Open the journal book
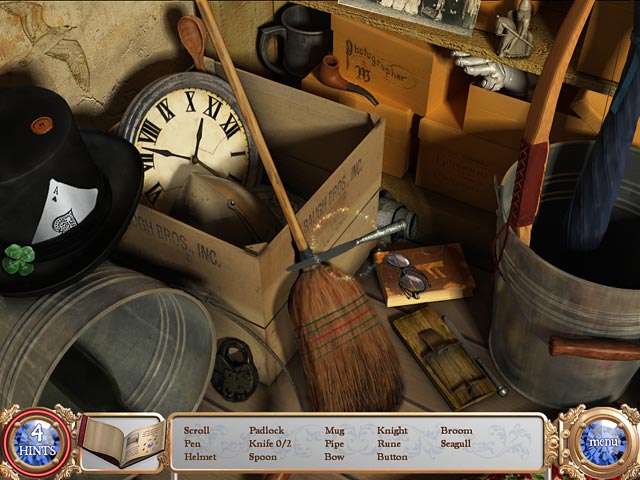 (x=120, y=442)
